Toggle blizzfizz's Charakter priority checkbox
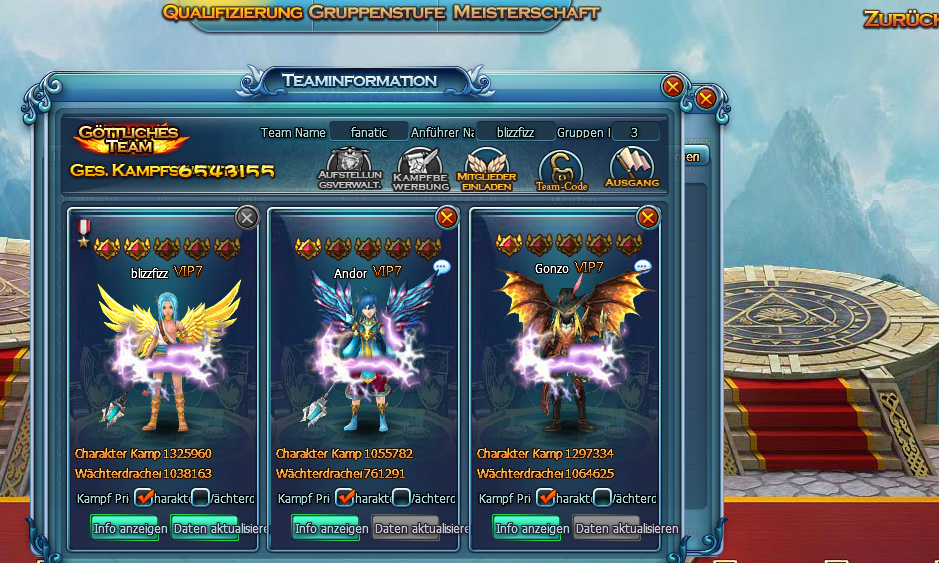939x563 pixels. click(144, 497)
